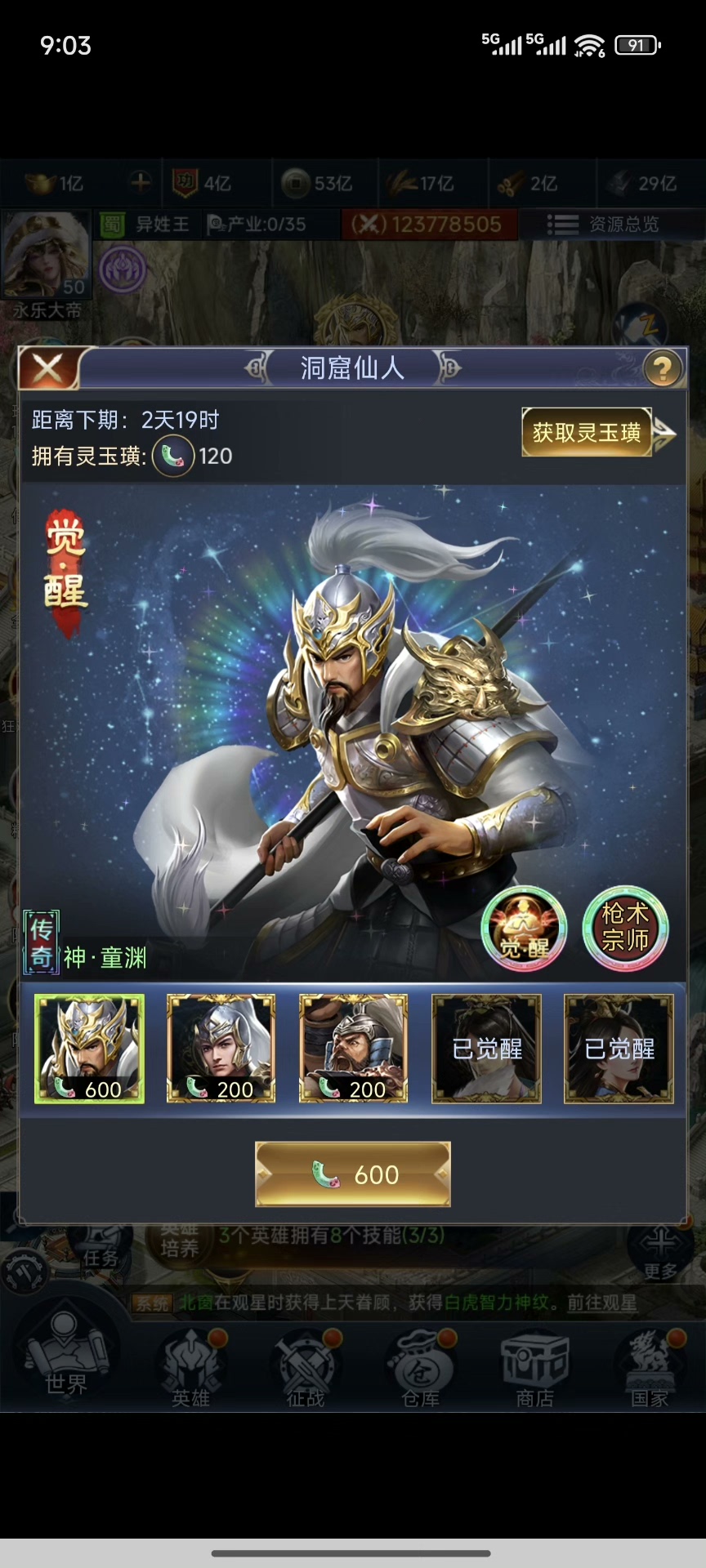View the 枪术宗师 skill icon

pos(625,929)
